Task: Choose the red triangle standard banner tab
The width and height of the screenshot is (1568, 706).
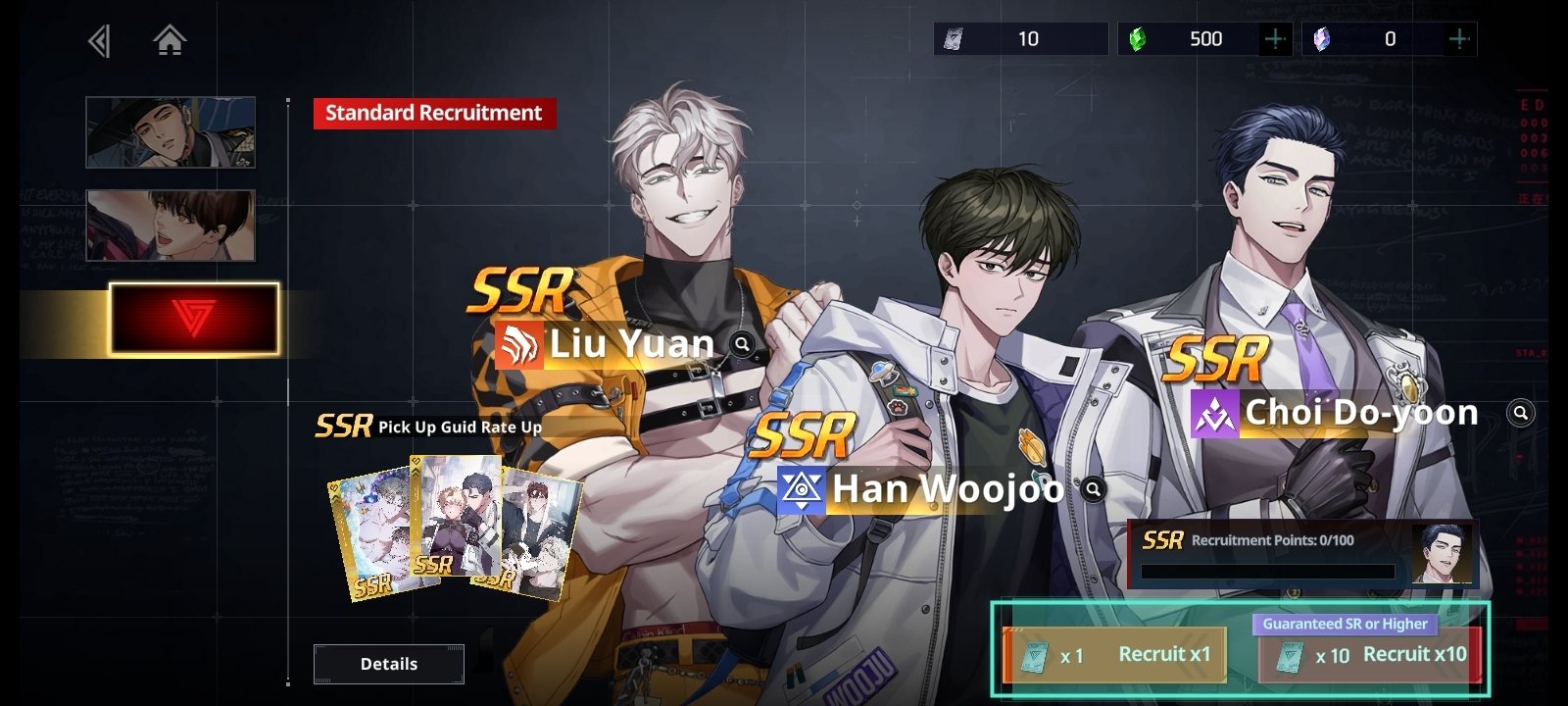Action: point(194,319)
